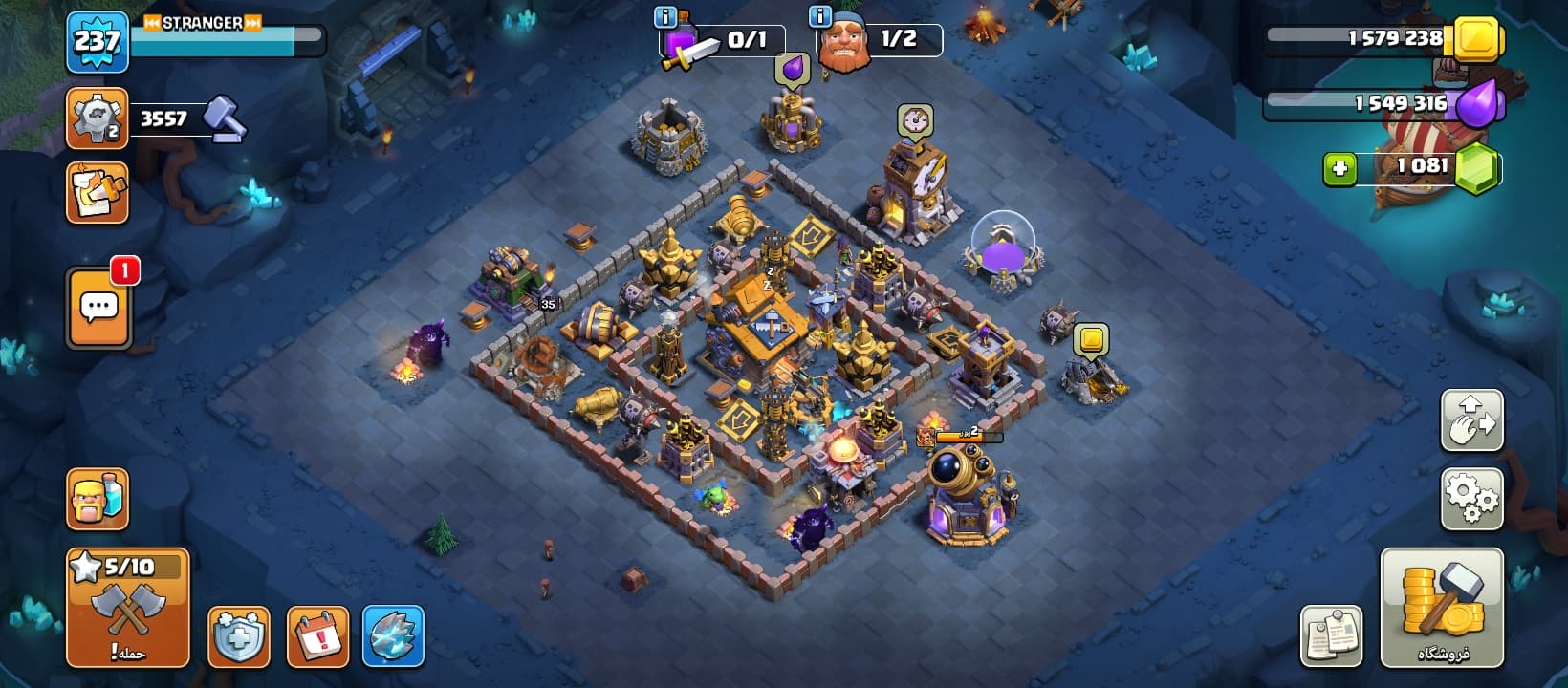The height and width of the screenshot is (688, 1568).
Task: Open the shield protection button
Action: tap(238, 636)
